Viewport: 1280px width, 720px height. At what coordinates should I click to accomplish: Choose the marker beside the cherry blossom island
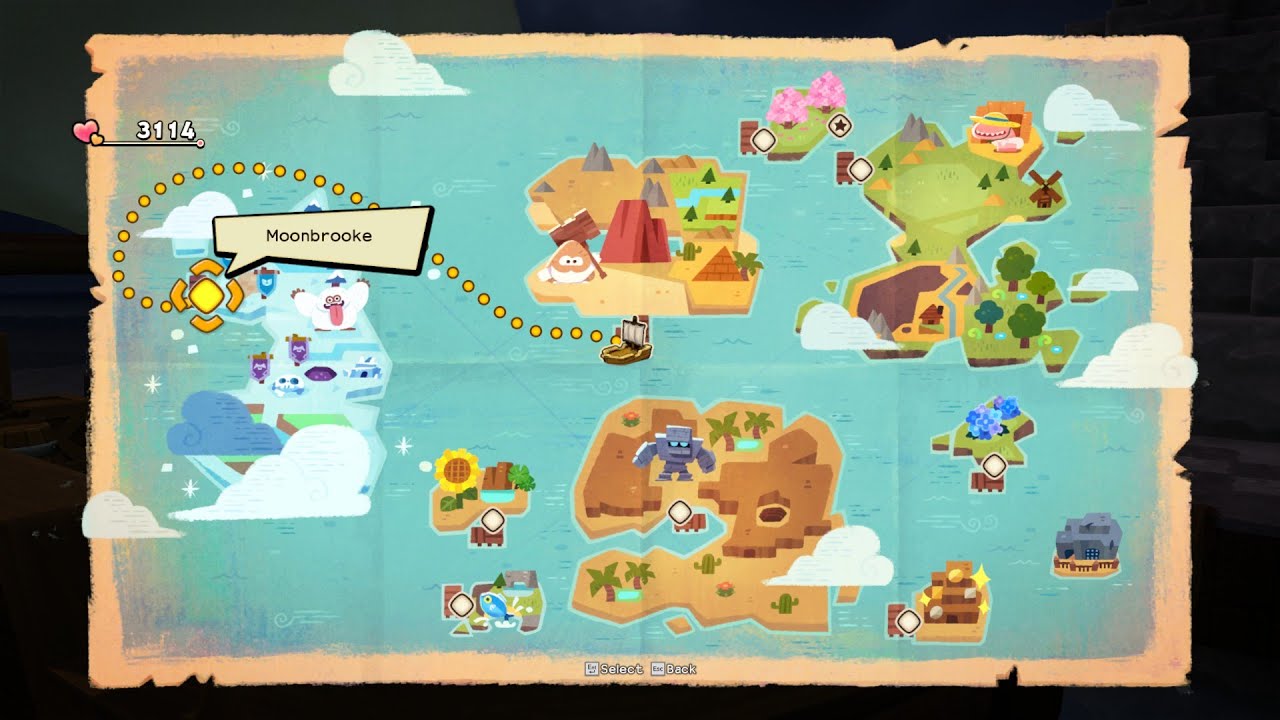763,140
